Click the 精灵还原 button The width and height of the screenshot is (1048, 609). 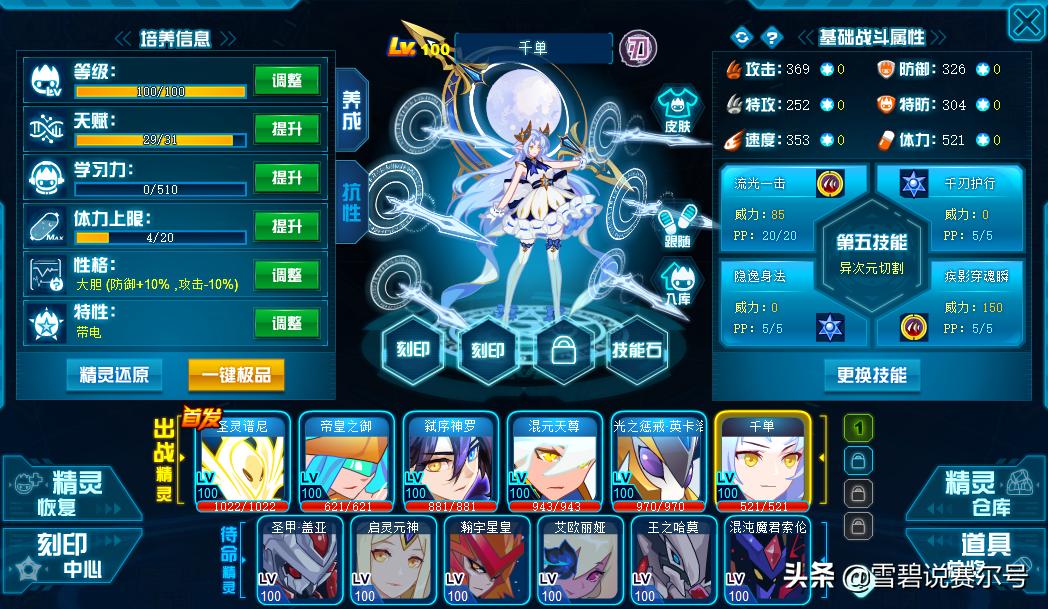115,375
